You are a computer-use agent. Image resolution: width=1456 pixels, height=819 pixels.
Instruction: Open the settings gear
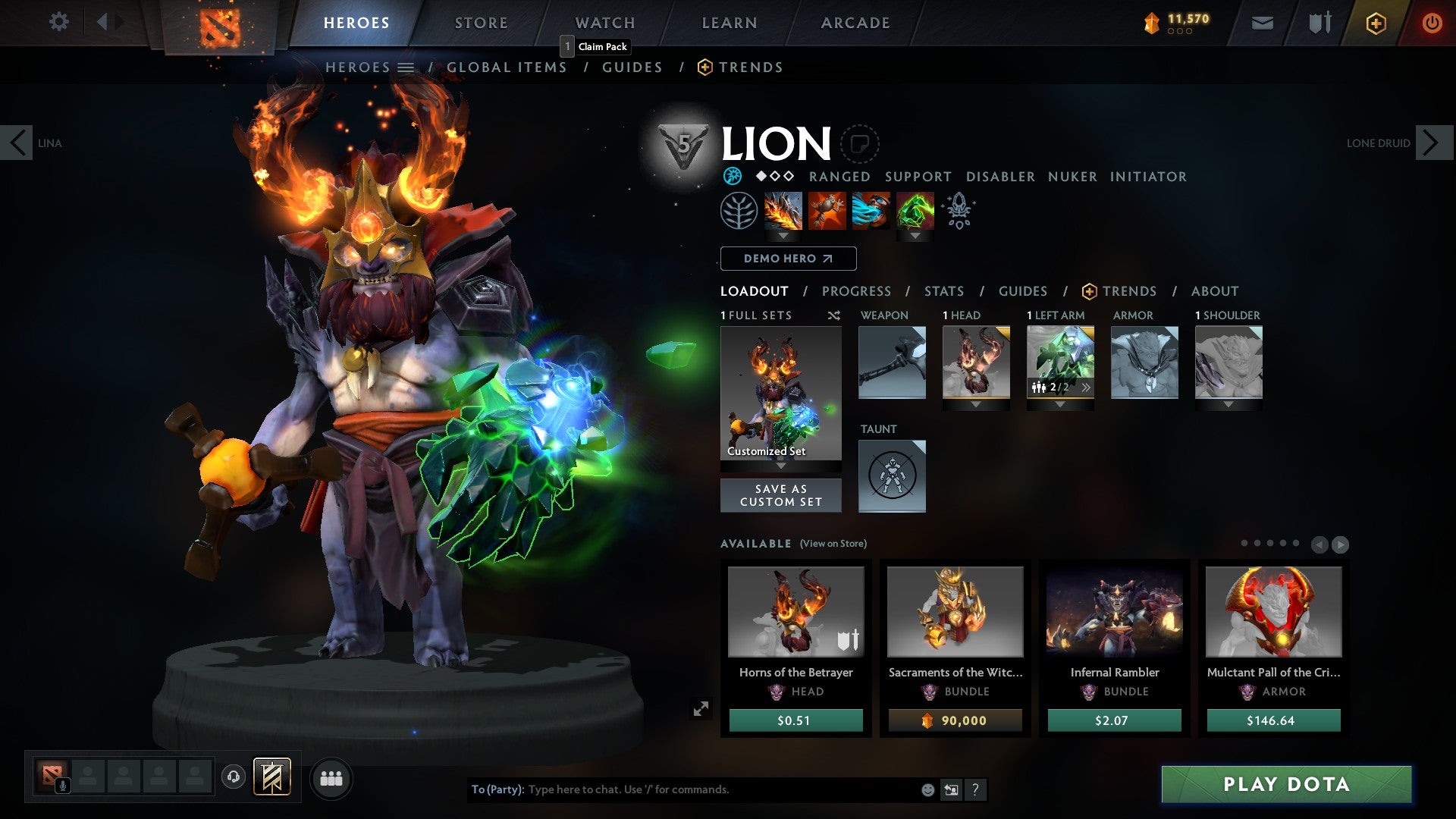(x=58, y=22)
